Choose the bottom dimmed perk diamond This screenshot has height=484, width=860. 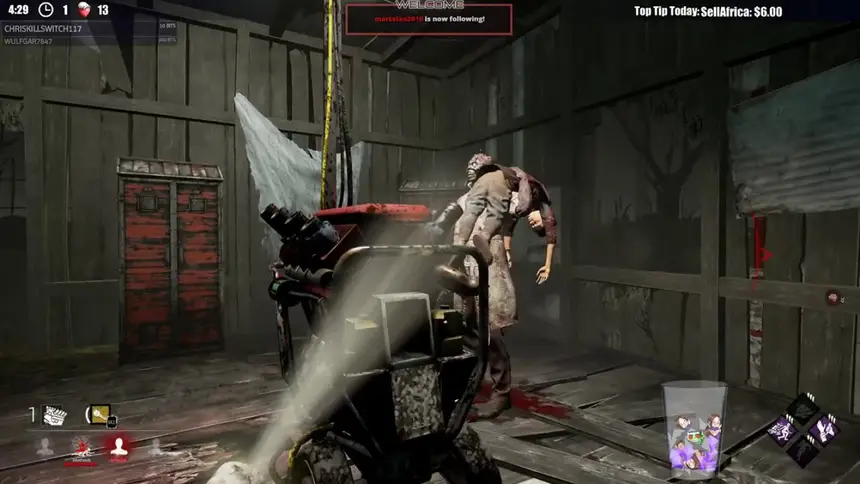tap(803, 451)
